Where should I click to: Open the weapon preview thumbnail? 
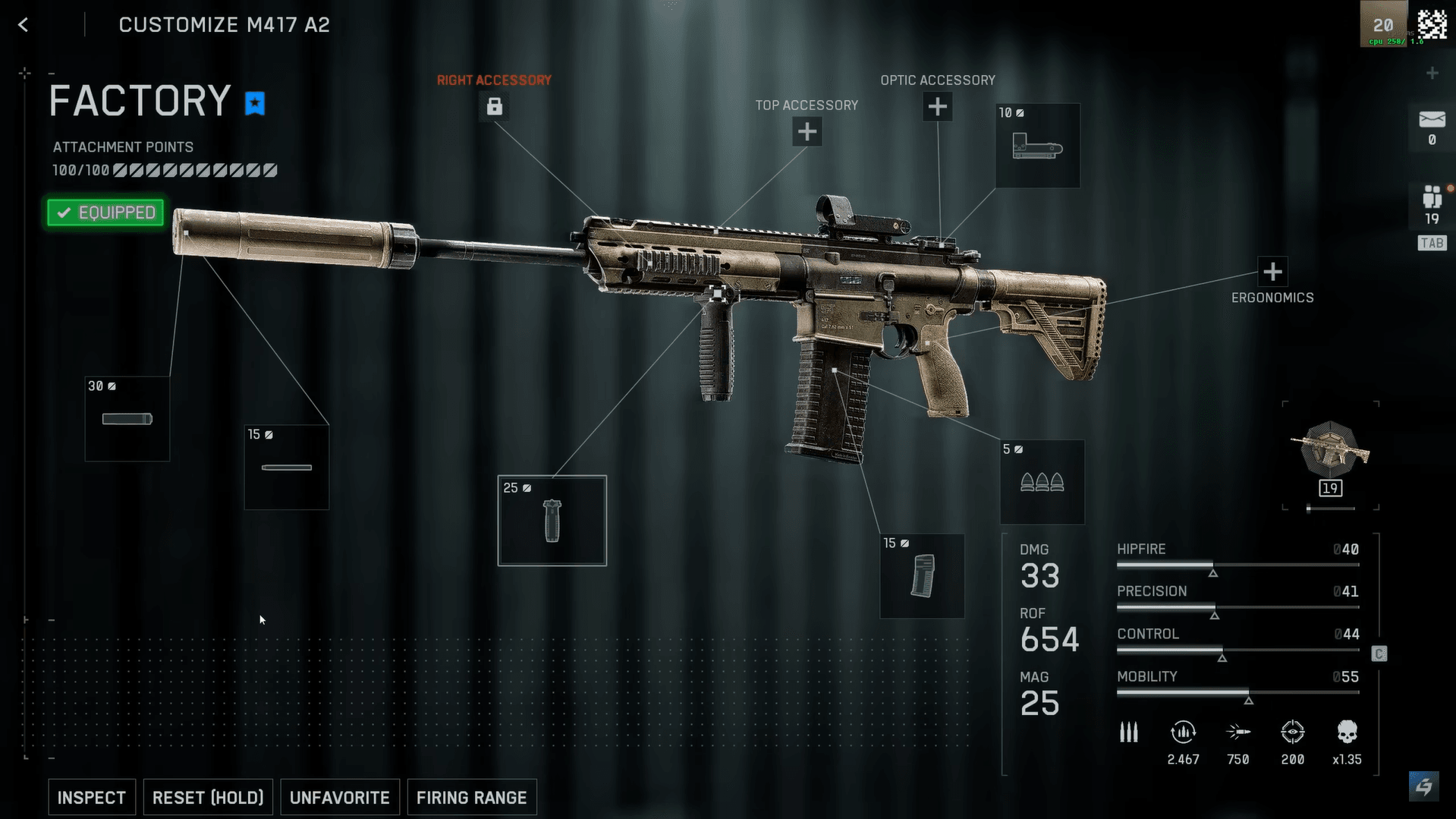1330,453
